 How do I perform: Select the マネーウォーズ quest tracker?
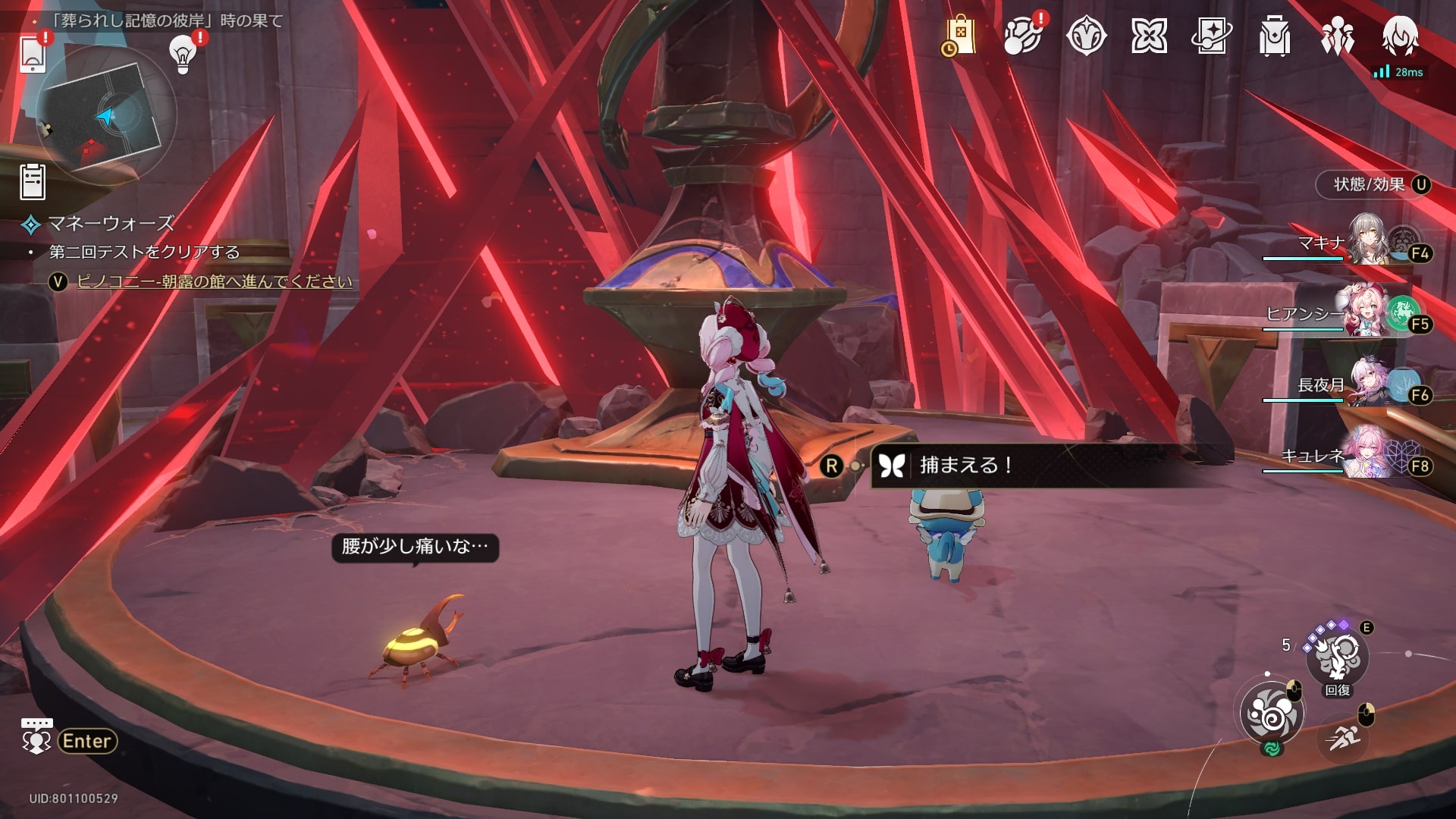click(x=111, y=224)
